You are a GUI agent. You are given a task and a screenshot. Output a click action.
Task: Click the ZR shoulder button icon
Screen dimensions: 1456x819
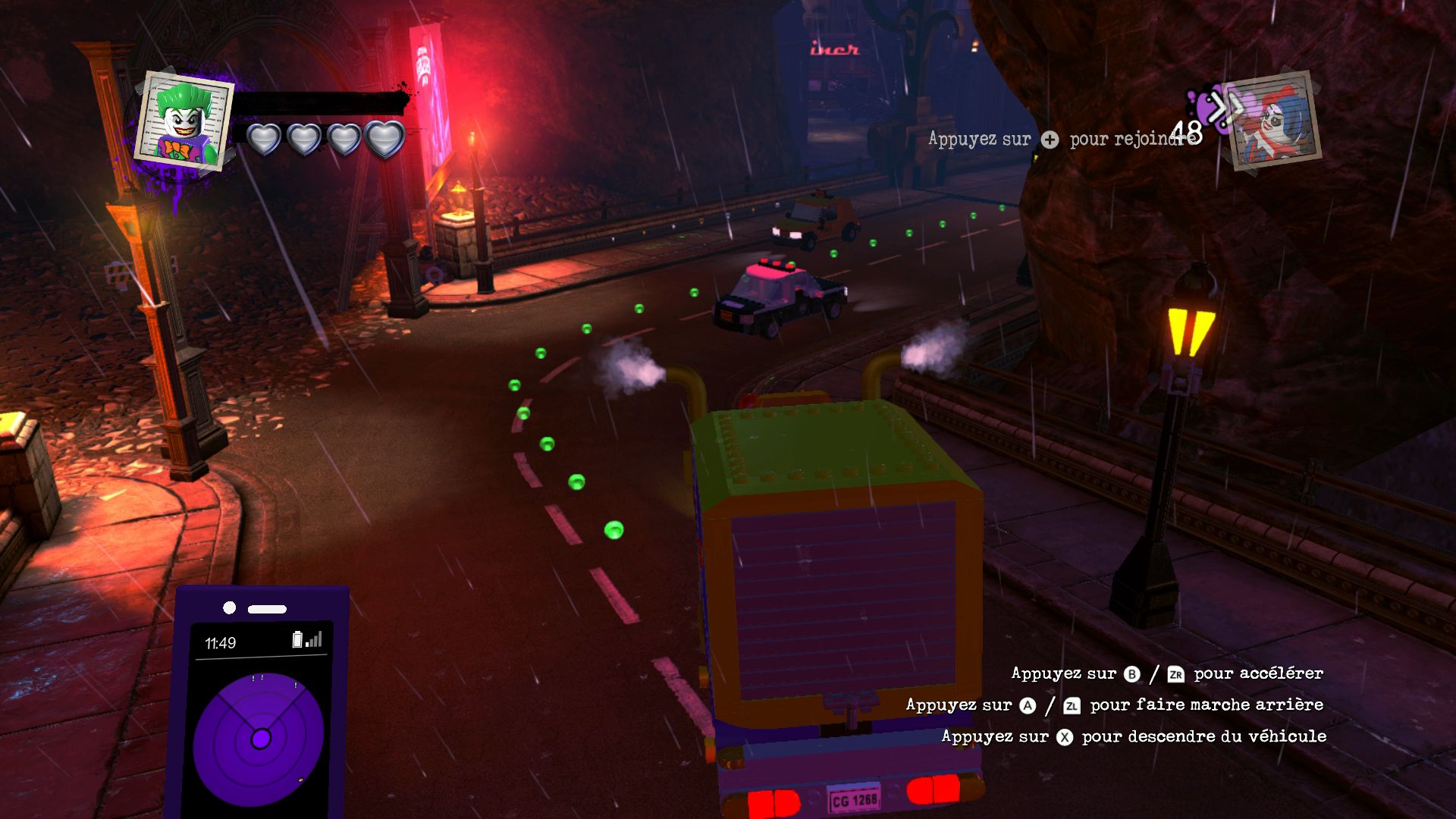tap(1176, 673)
